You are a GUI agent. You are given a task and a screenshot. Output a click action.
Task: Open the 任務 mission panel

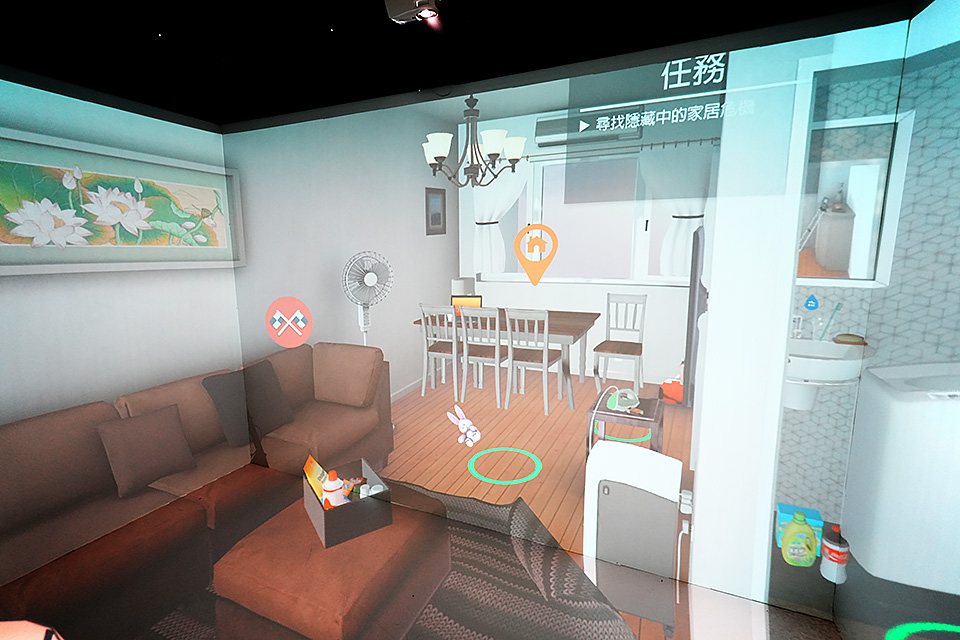tap(692, 75)
